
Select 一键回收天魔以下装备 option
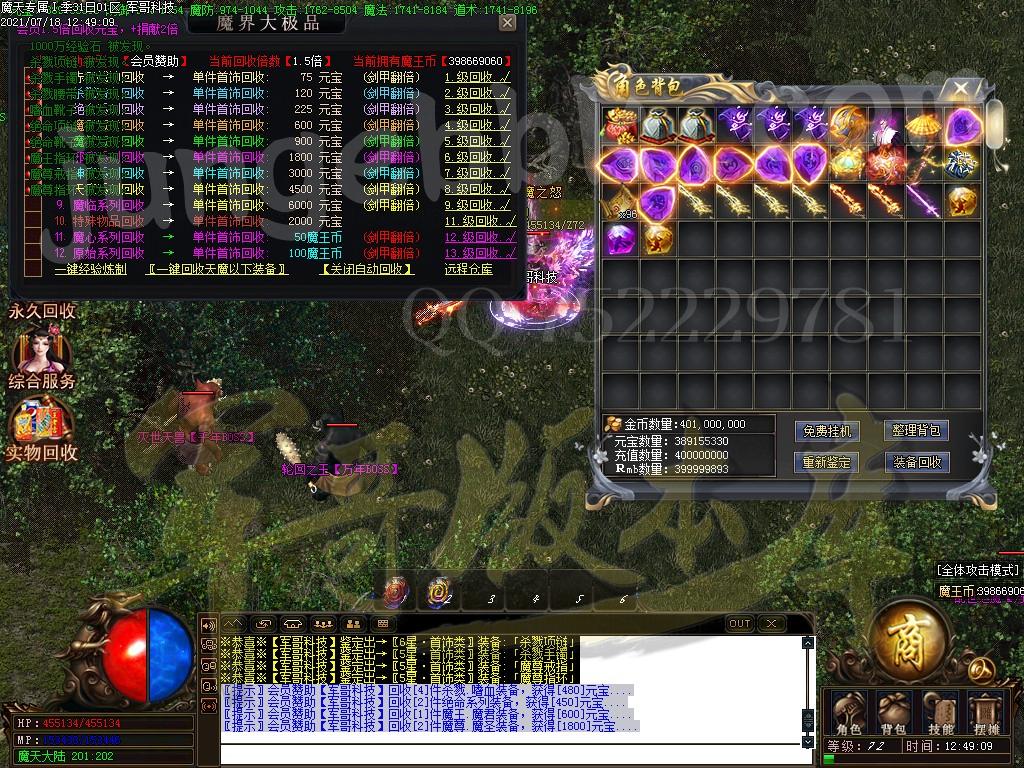pos(218,269)
